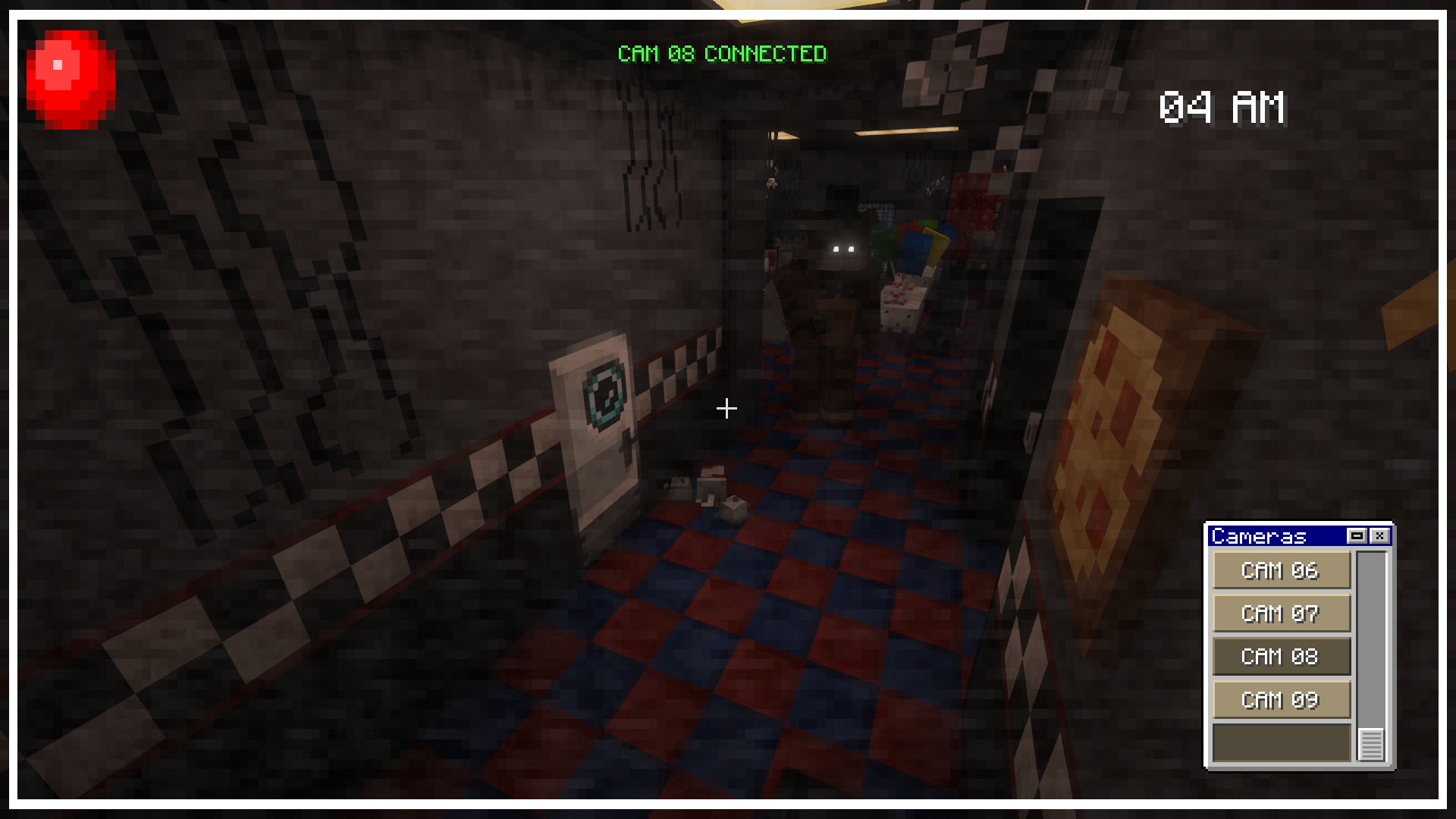Collapse the Cameras window via minimize box
The image size is (1456, 819).
point(1355,535)
